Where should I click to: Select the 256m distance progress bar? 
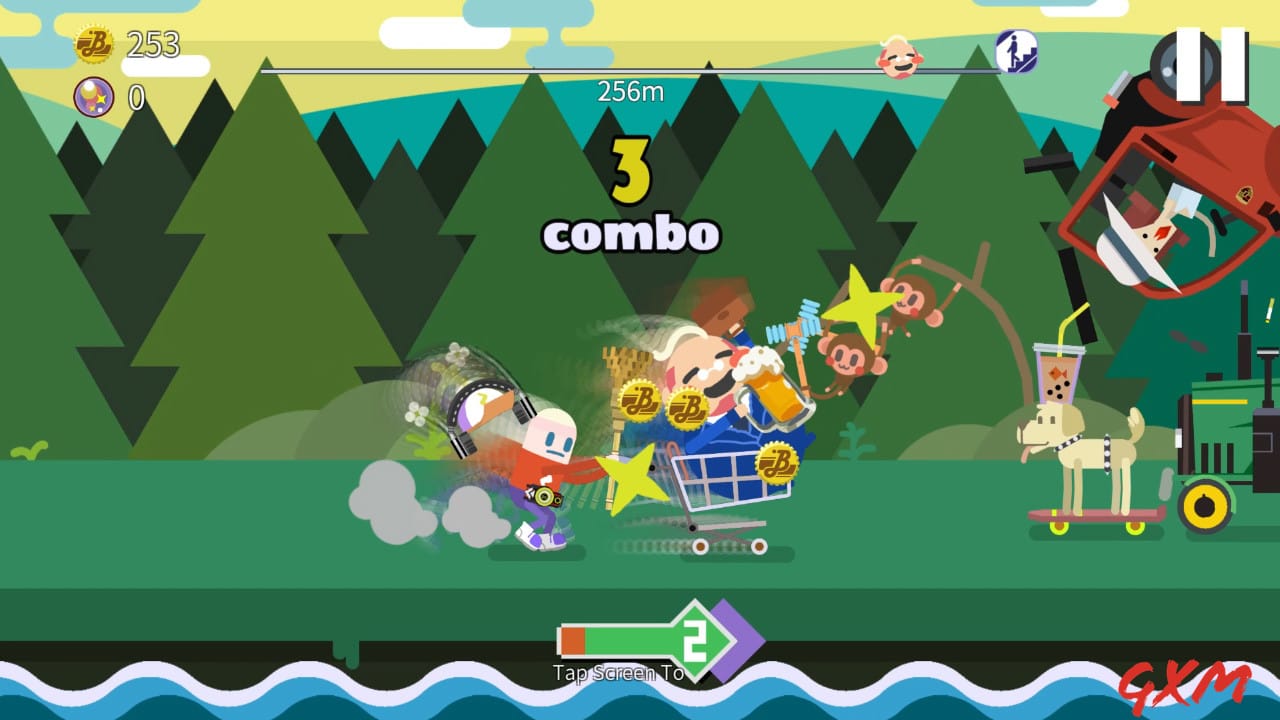point(630,82)
